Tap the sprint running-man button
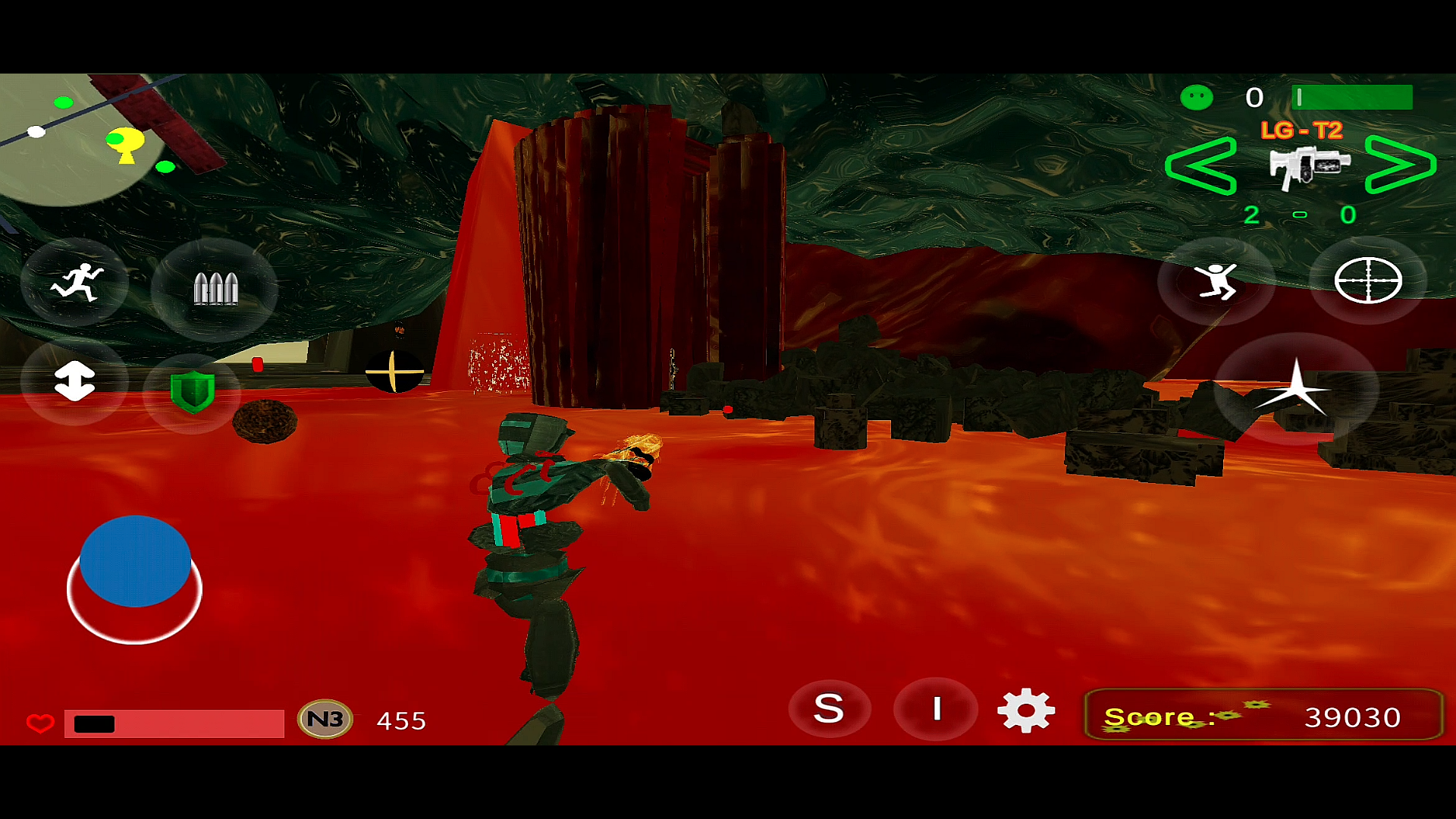The width and height of the screenshot is (1456, 819). (x=76, y=283)
